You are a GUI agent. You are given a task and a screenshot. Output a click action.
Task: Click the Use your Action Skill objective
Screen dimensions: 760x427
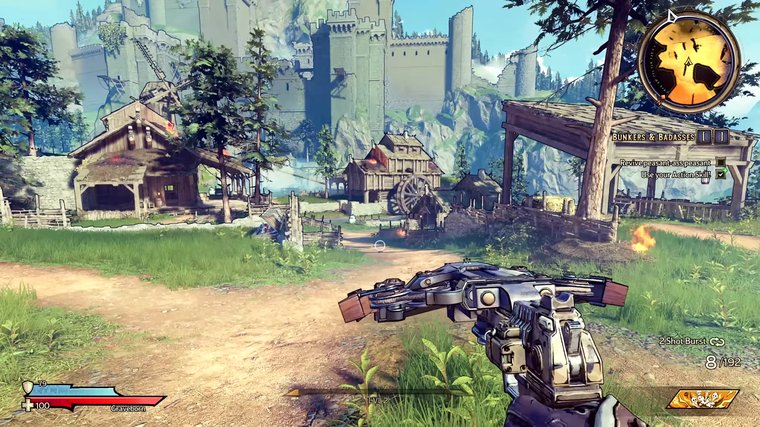(676, 174)
